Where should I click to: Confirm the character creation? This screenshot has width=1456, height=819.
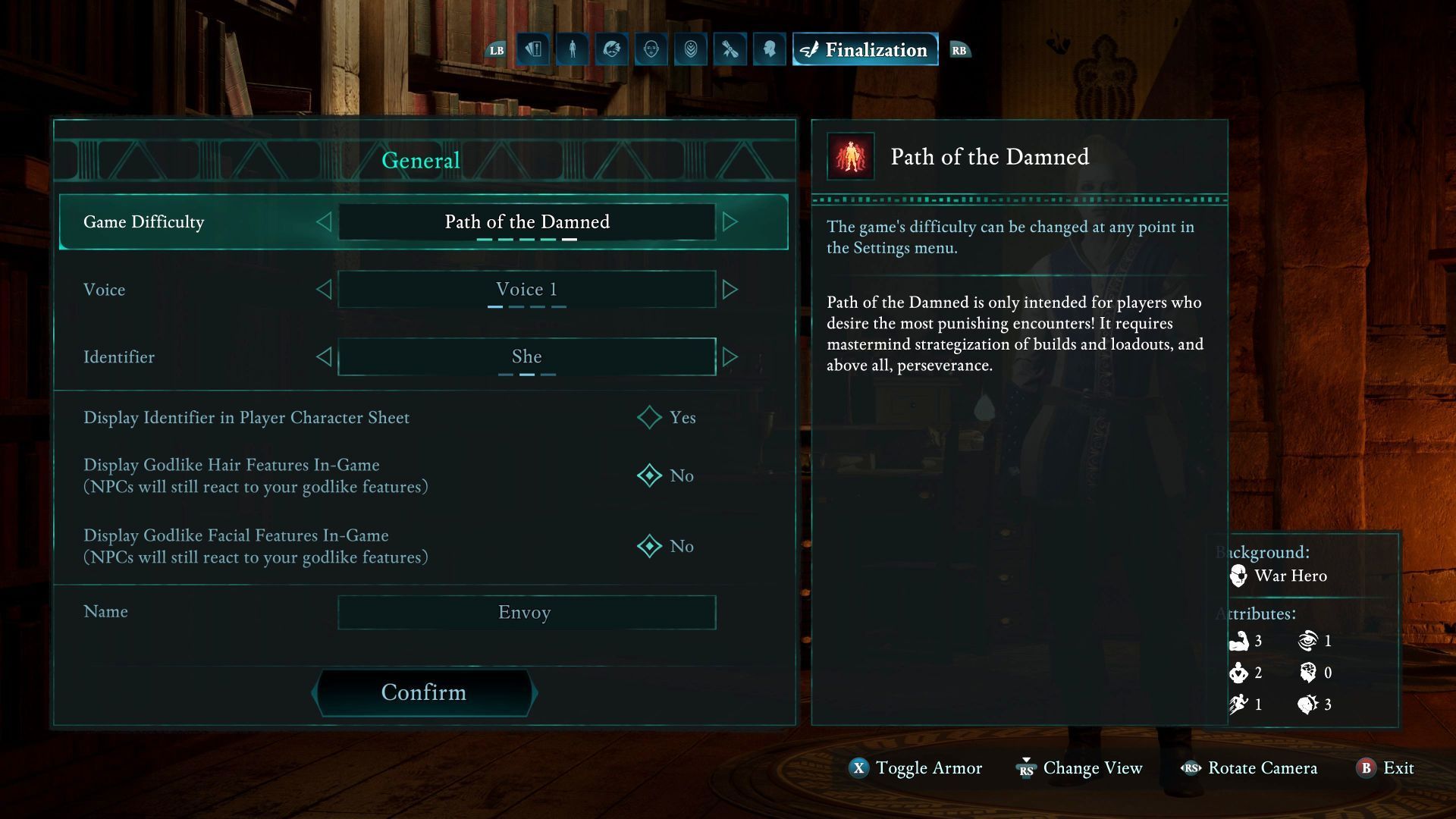click(424, 692)
